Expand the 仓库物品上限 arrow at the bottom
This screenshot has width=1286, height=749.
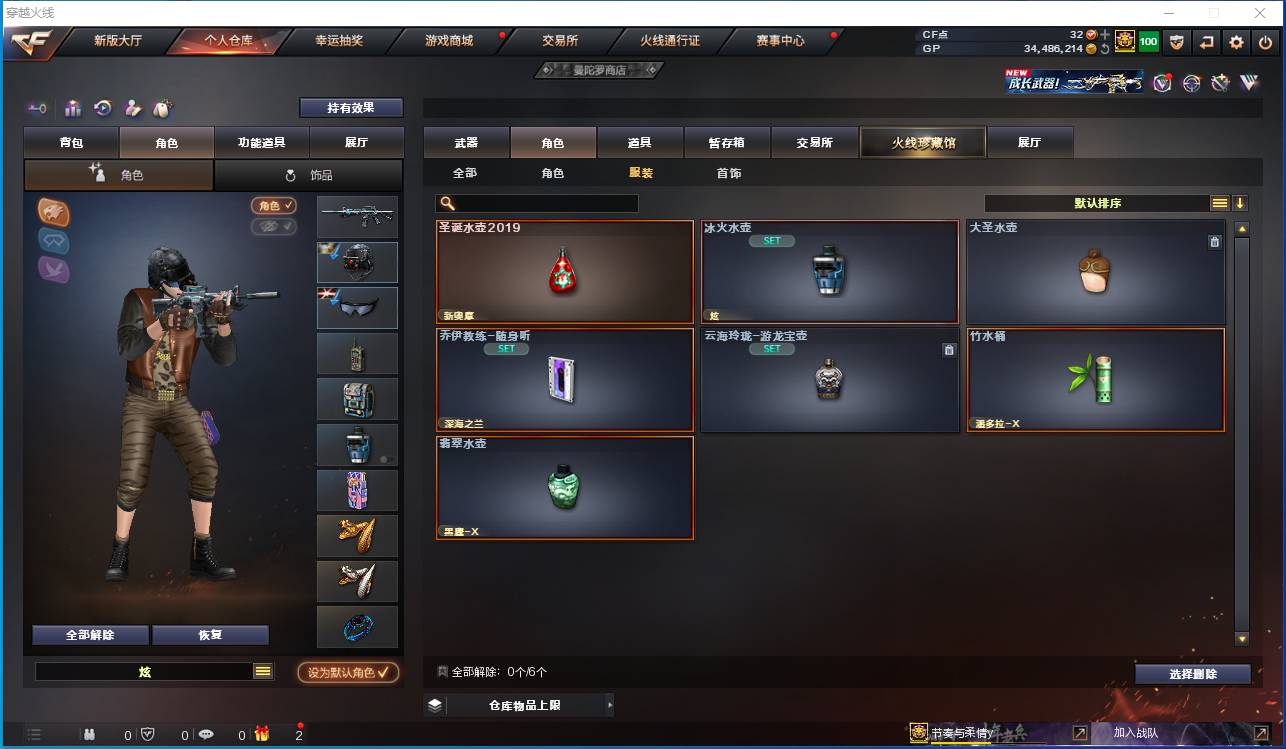(x=610, y=704)
